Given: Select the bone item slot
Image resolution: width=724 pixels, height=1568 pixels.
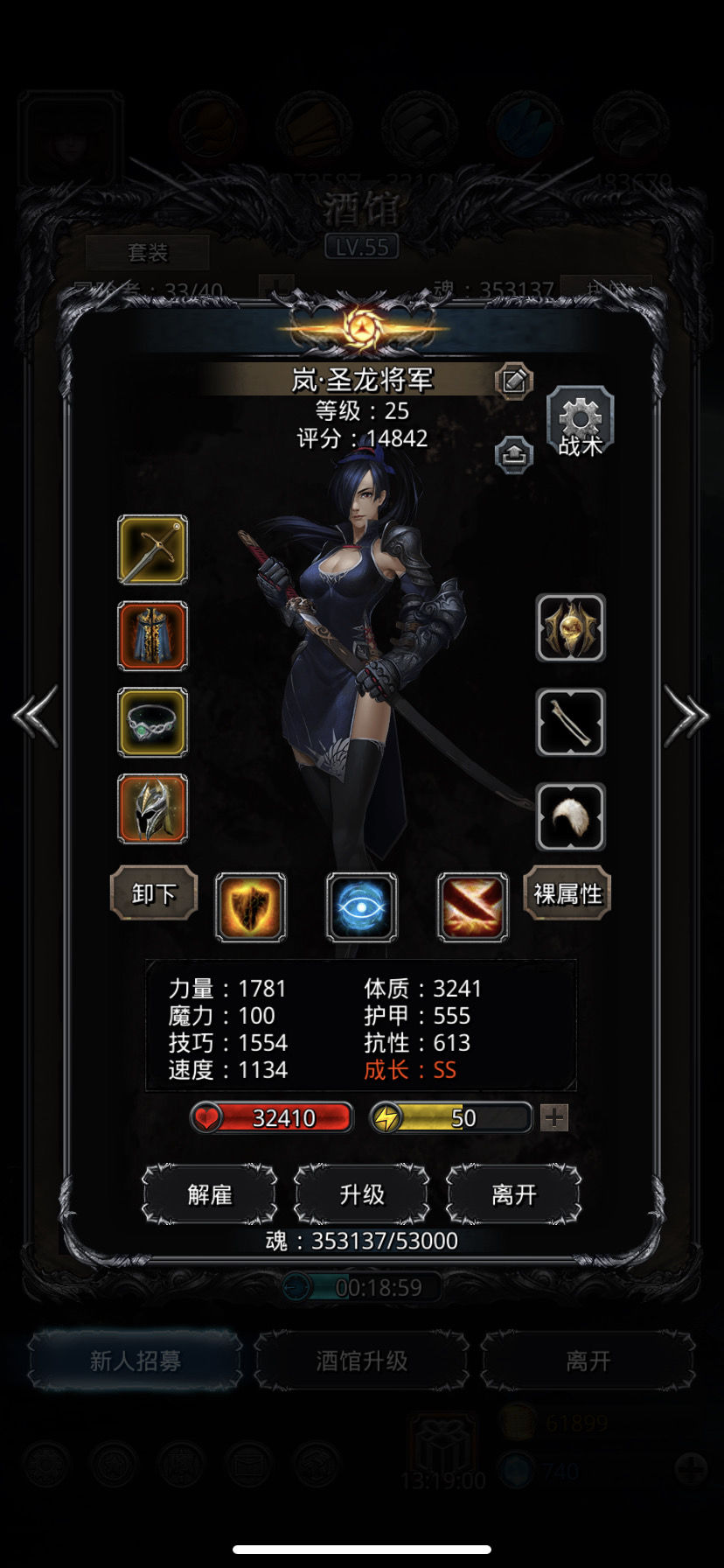Looking at the screenshot, I should (570, 722).
